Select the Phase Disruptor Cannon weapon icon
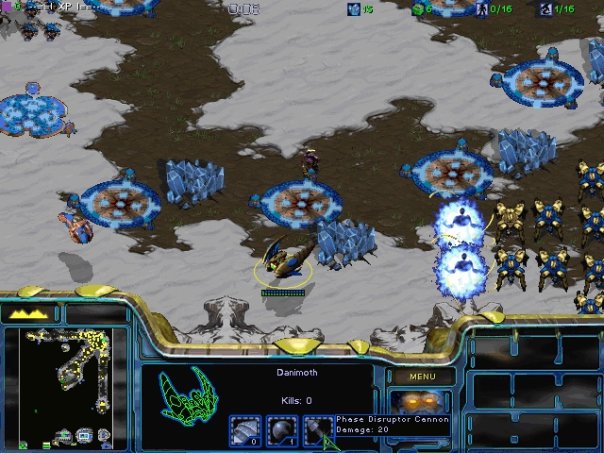The image size is (604, 453). point(318,430)
